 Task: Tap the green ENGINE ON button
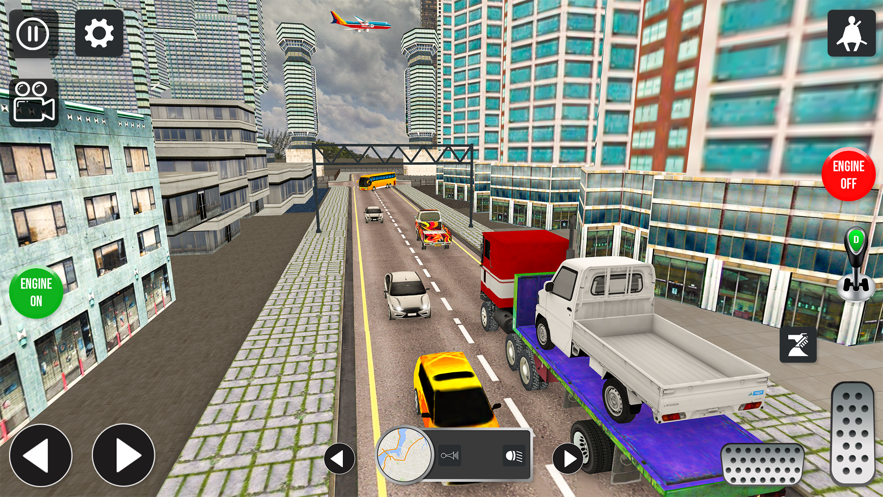(36, 292)
